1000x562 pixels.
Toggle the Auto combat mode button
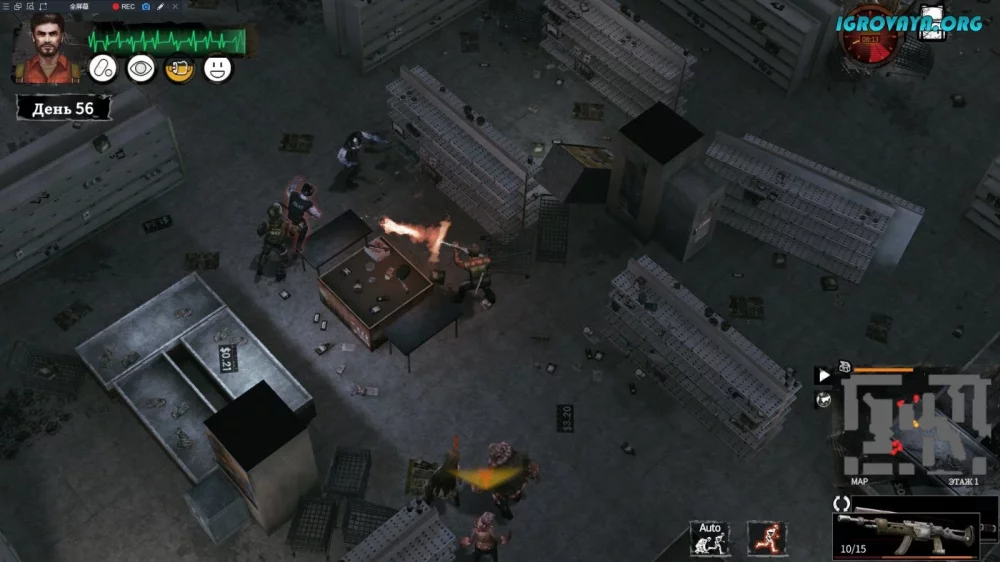click(709, 538)
